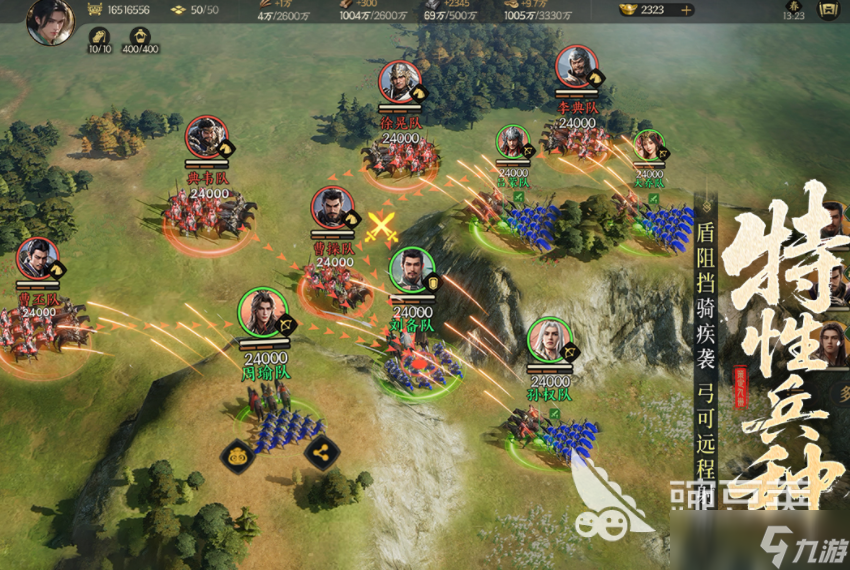Open the menu icon beside the season clock
850x570 pixels.
click(827, 11)
